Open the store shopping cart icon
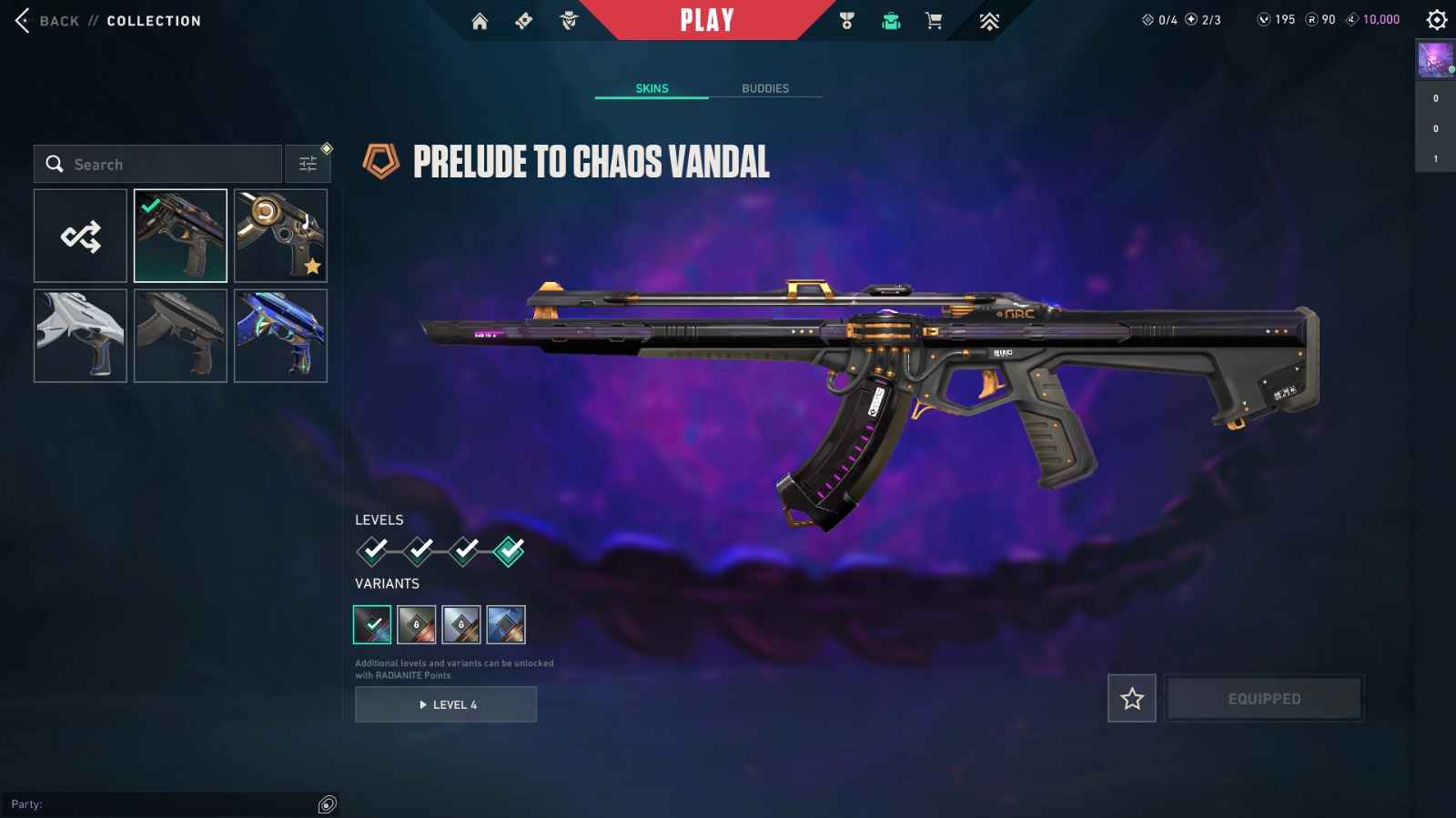This screenshot has width=1456, height=818. (x=934, y=21)
